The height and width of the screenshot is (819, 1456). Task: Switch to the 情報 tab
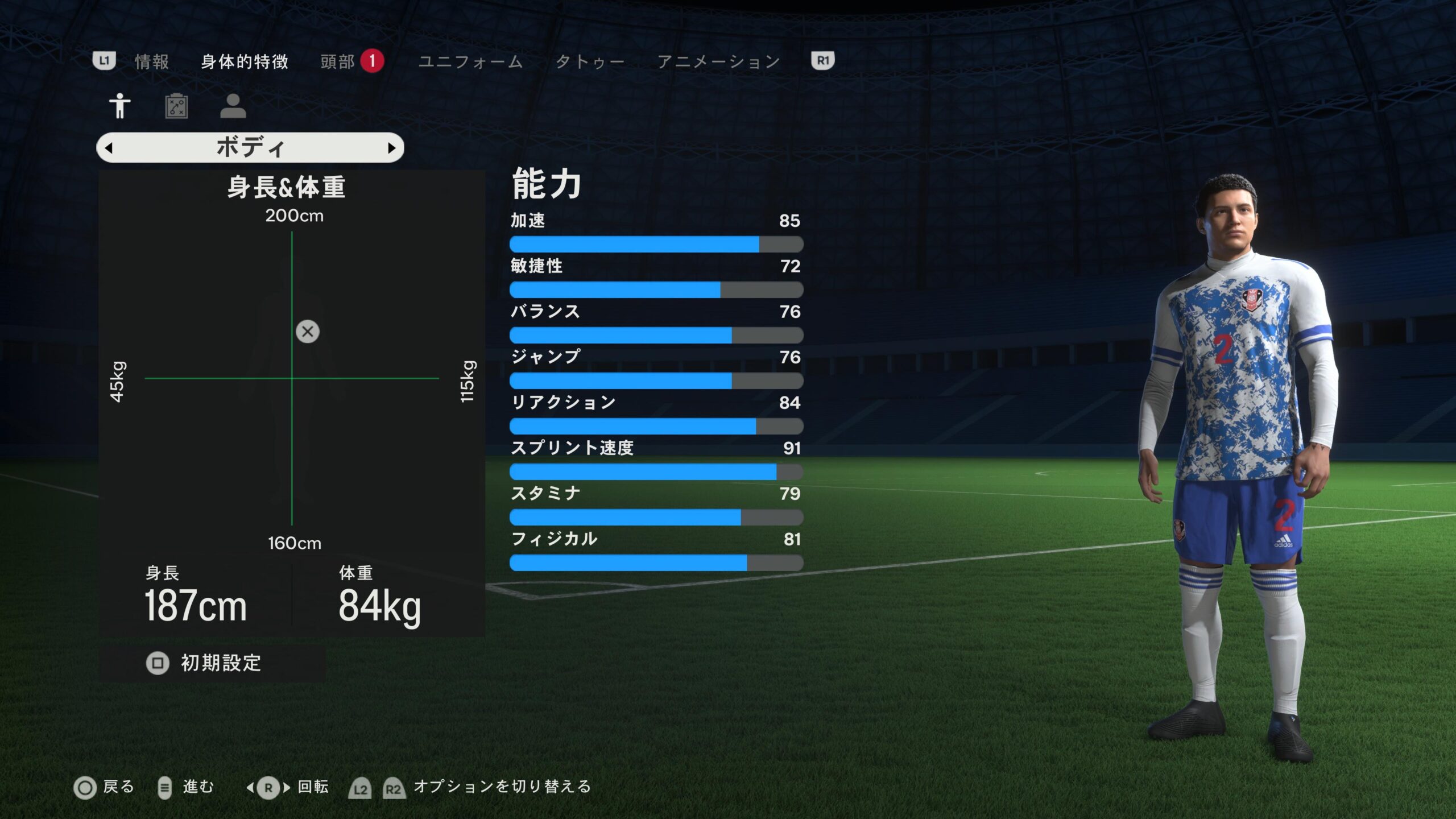(152, 61)
